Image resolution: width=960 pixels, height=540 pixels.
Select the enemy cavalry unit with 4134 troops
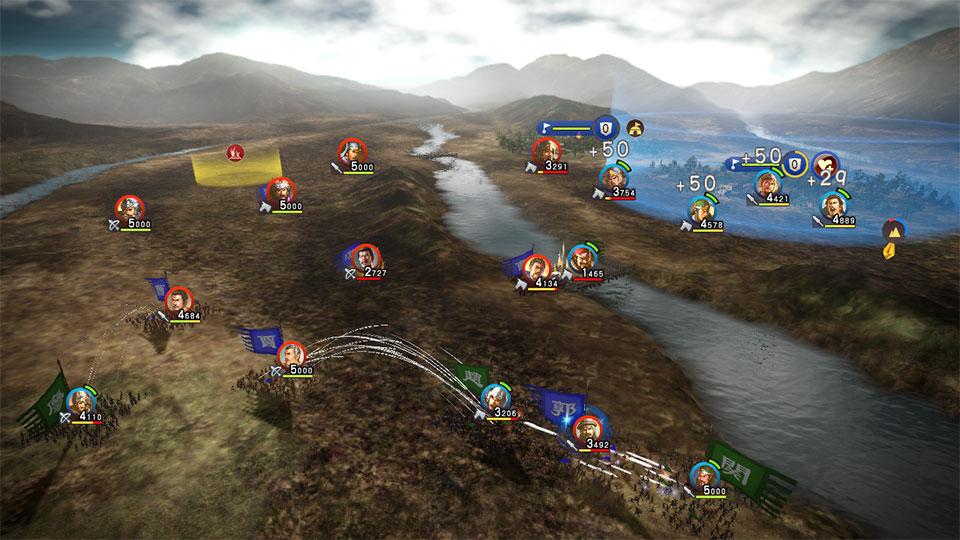537,268
